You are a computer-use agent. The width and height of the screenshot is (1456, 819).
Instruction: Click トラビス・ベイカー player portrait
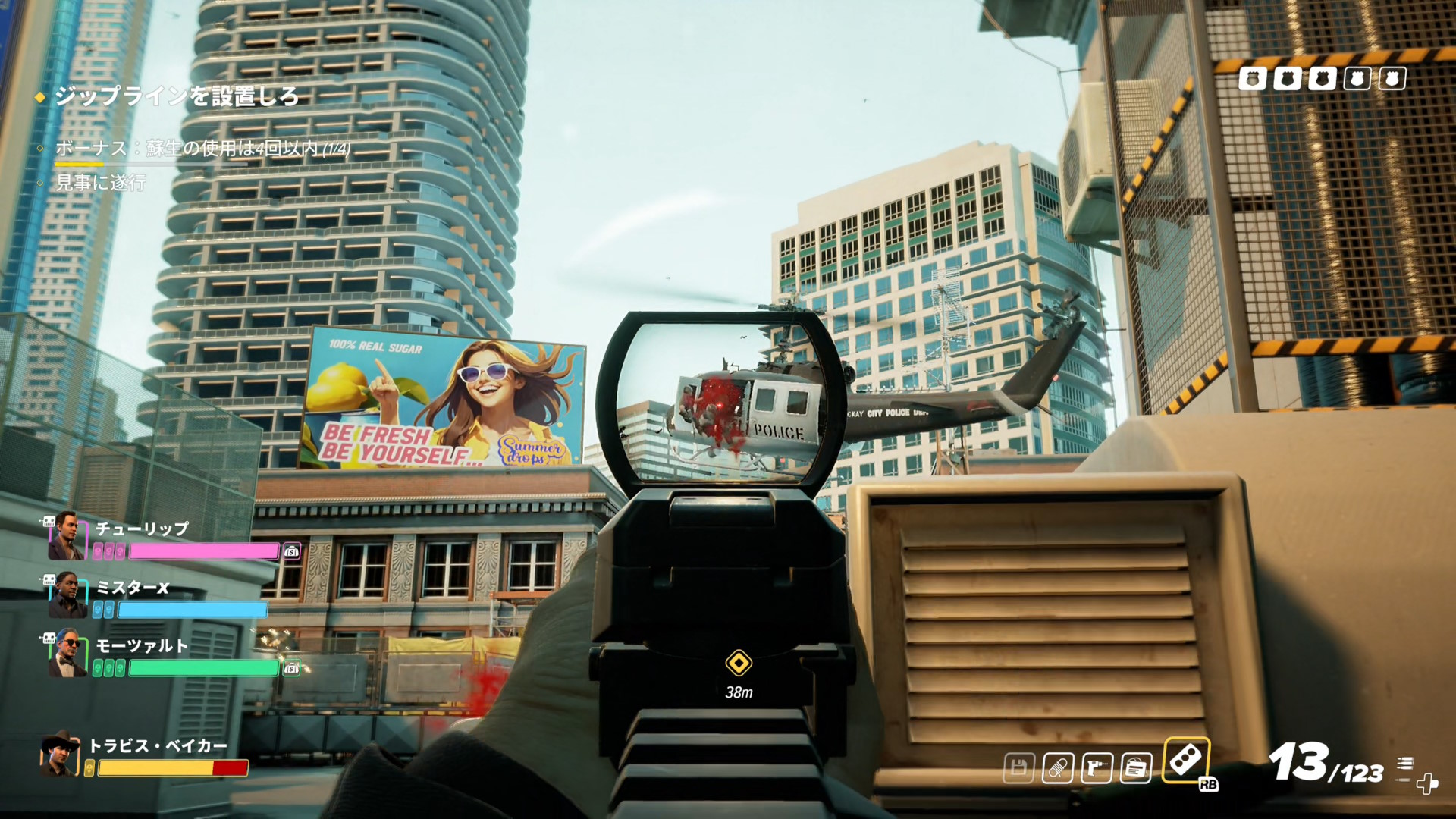(x=59, y=754)
